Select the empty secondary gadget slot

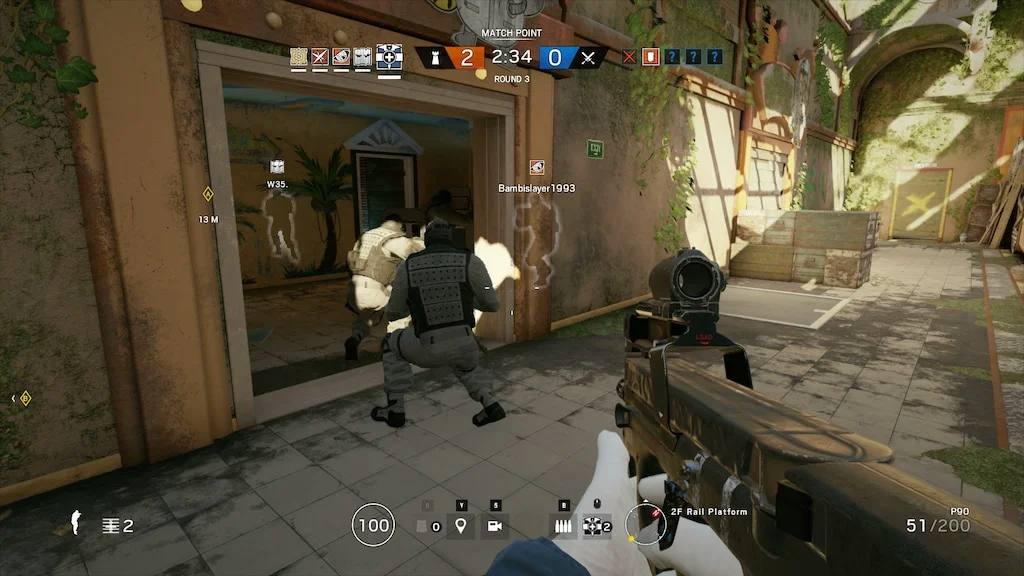(x=423, y=526)
